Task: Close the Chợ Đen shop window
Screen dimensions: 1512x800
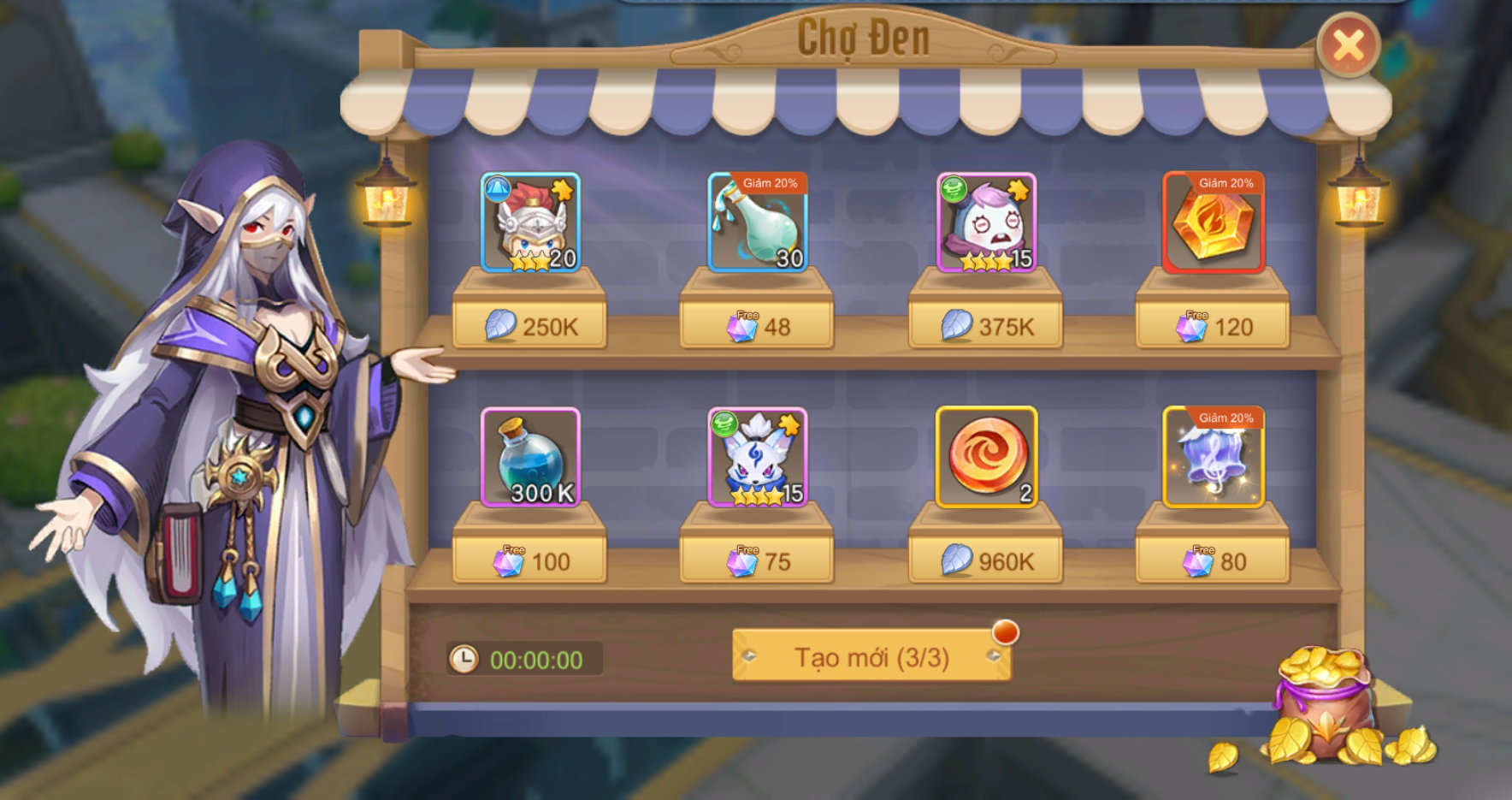Action: point(1348,45)
